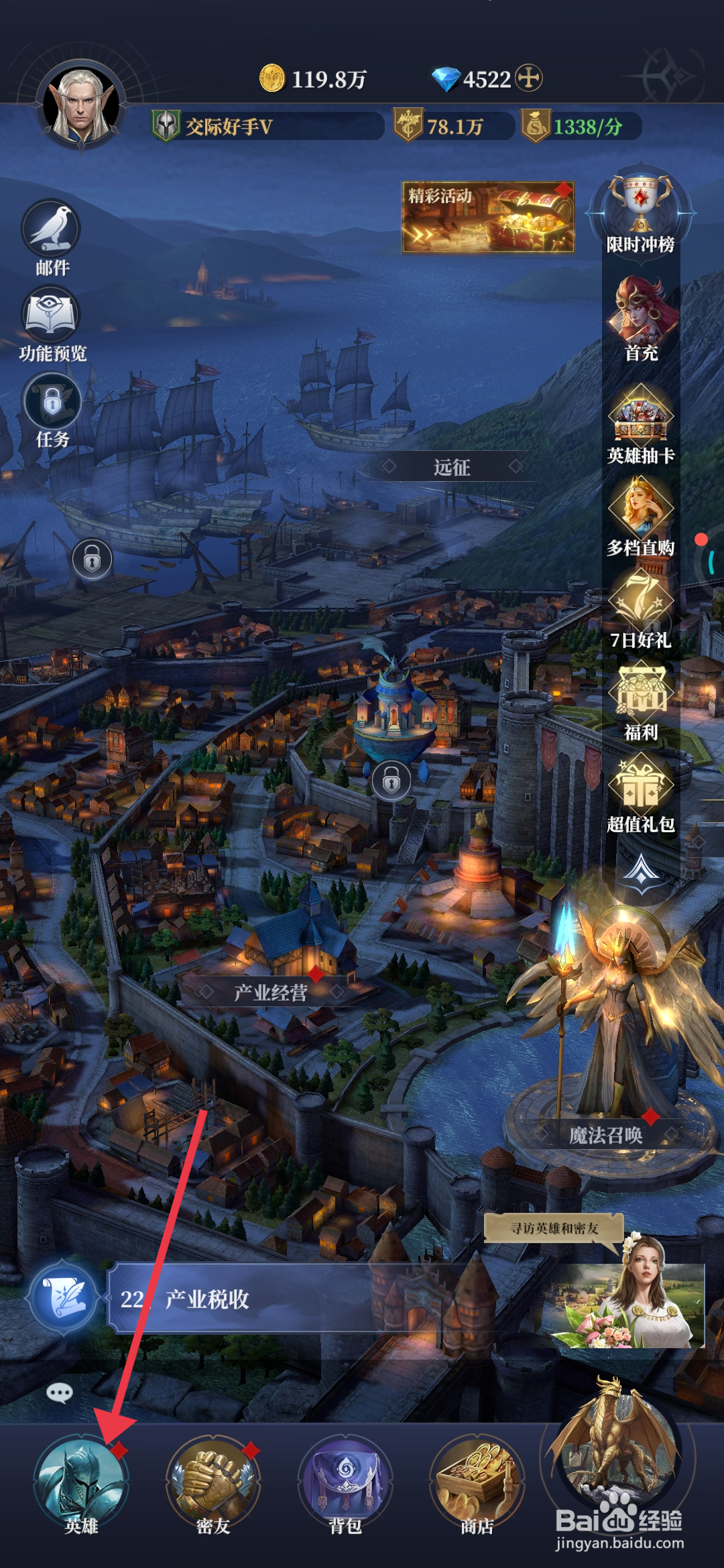Screen dimensions: 724x1568
Task: Visit the 商店 shop
Action: pyautogui.click(x=477, y=1482)
